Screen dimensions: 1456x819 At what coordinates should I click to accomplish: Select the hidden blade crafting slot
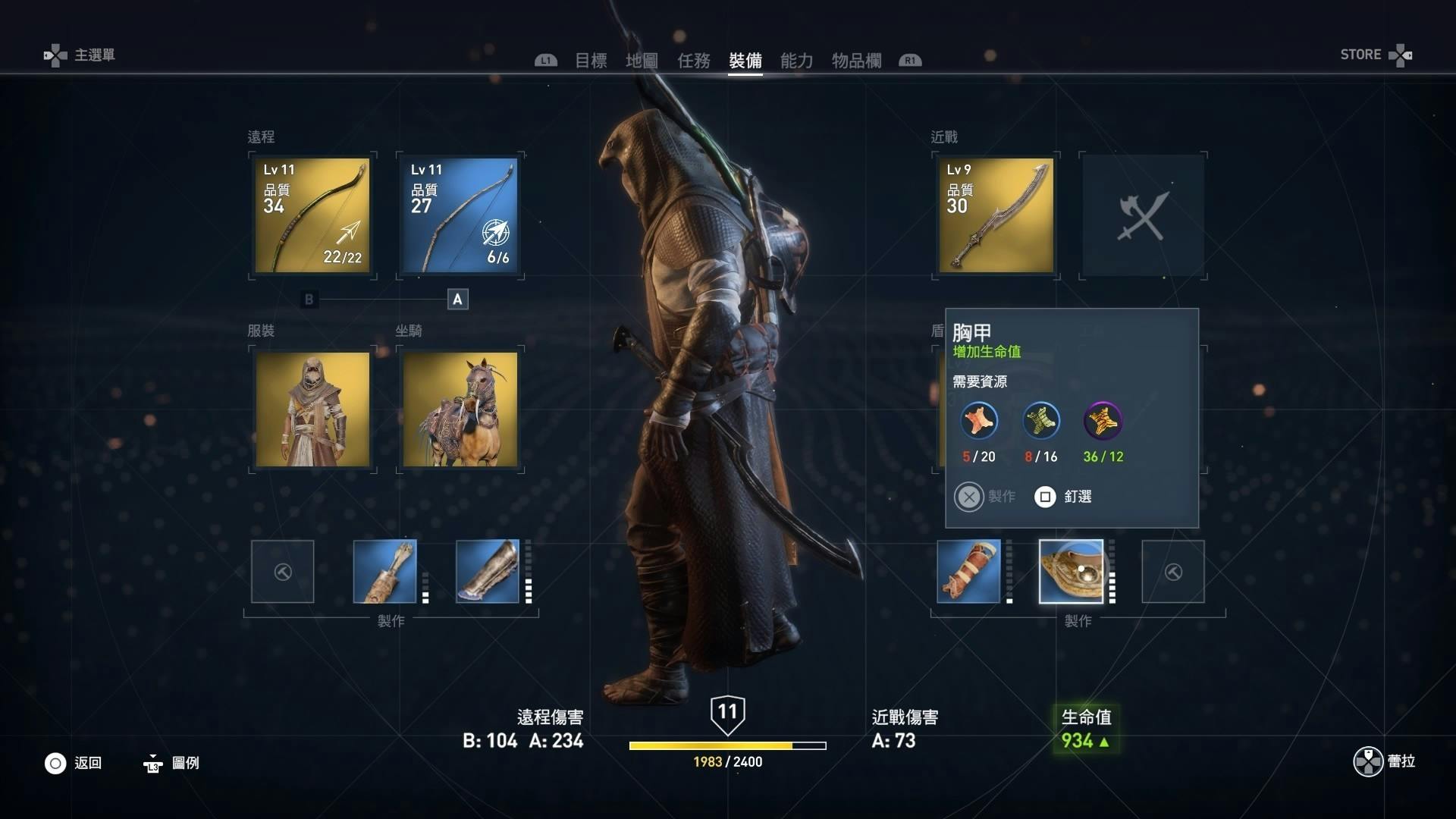[x=968, y=572]
